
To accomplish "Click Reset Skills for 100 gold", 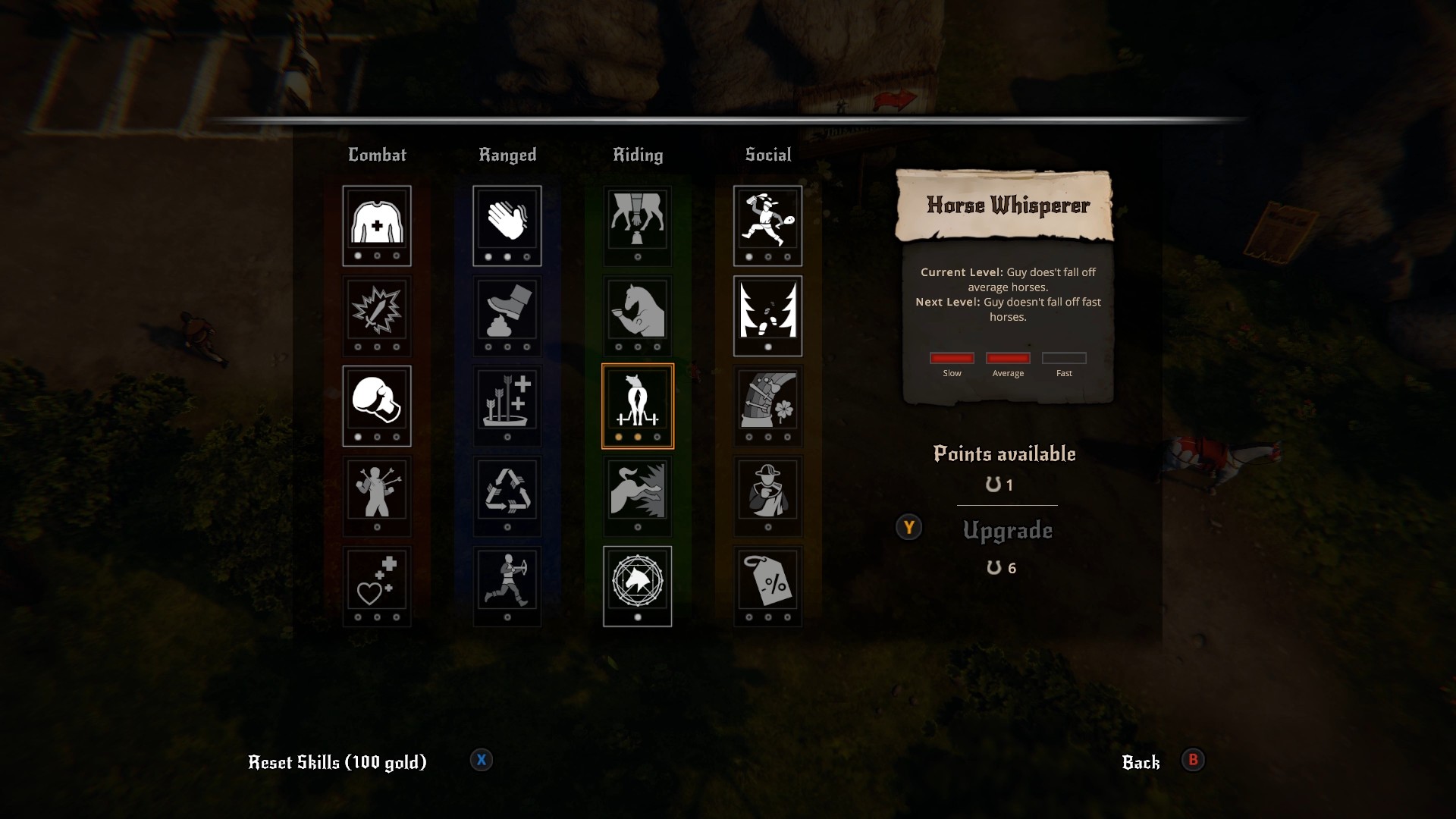I will (x=337, y=762).
